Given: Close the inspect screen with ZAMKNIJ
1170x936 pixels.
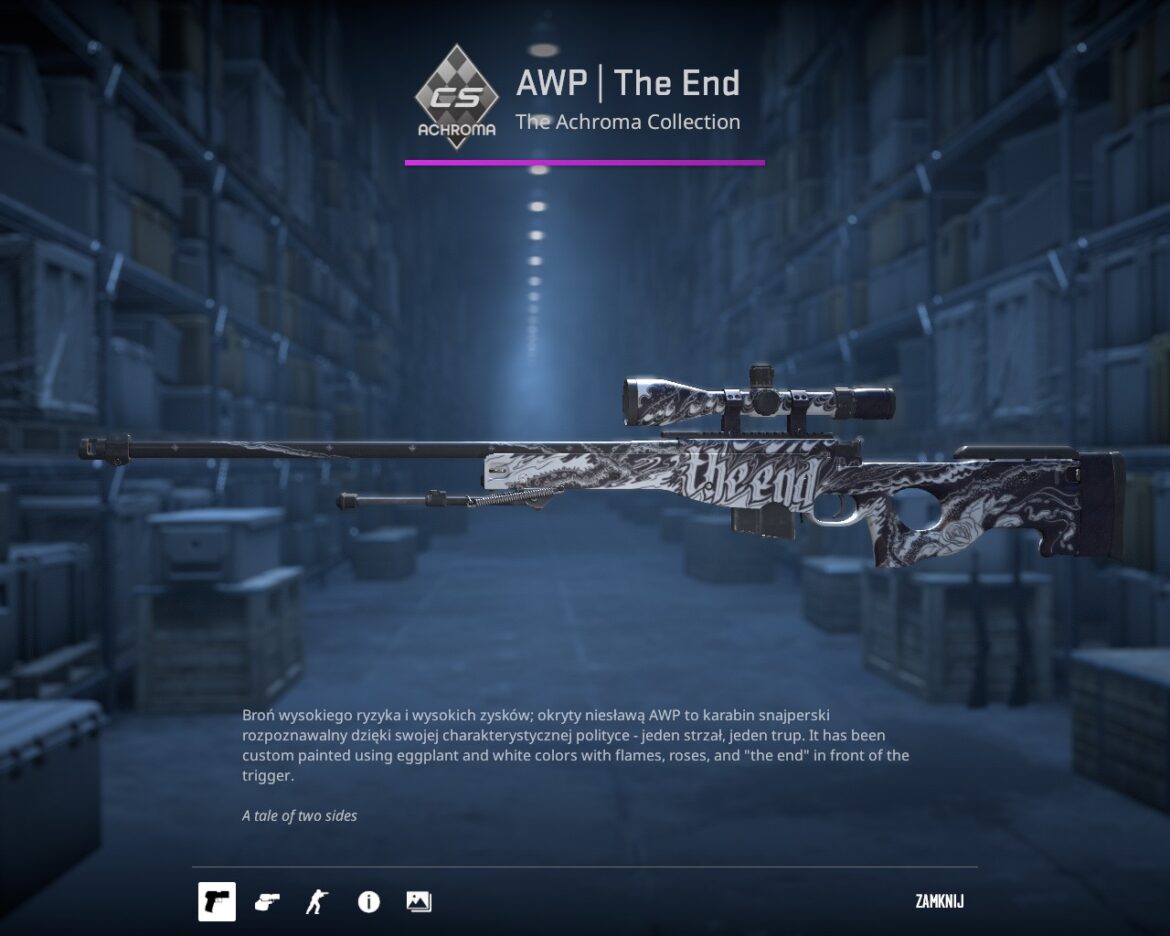Looking at the screenshot, I should (x=939, y=902).
